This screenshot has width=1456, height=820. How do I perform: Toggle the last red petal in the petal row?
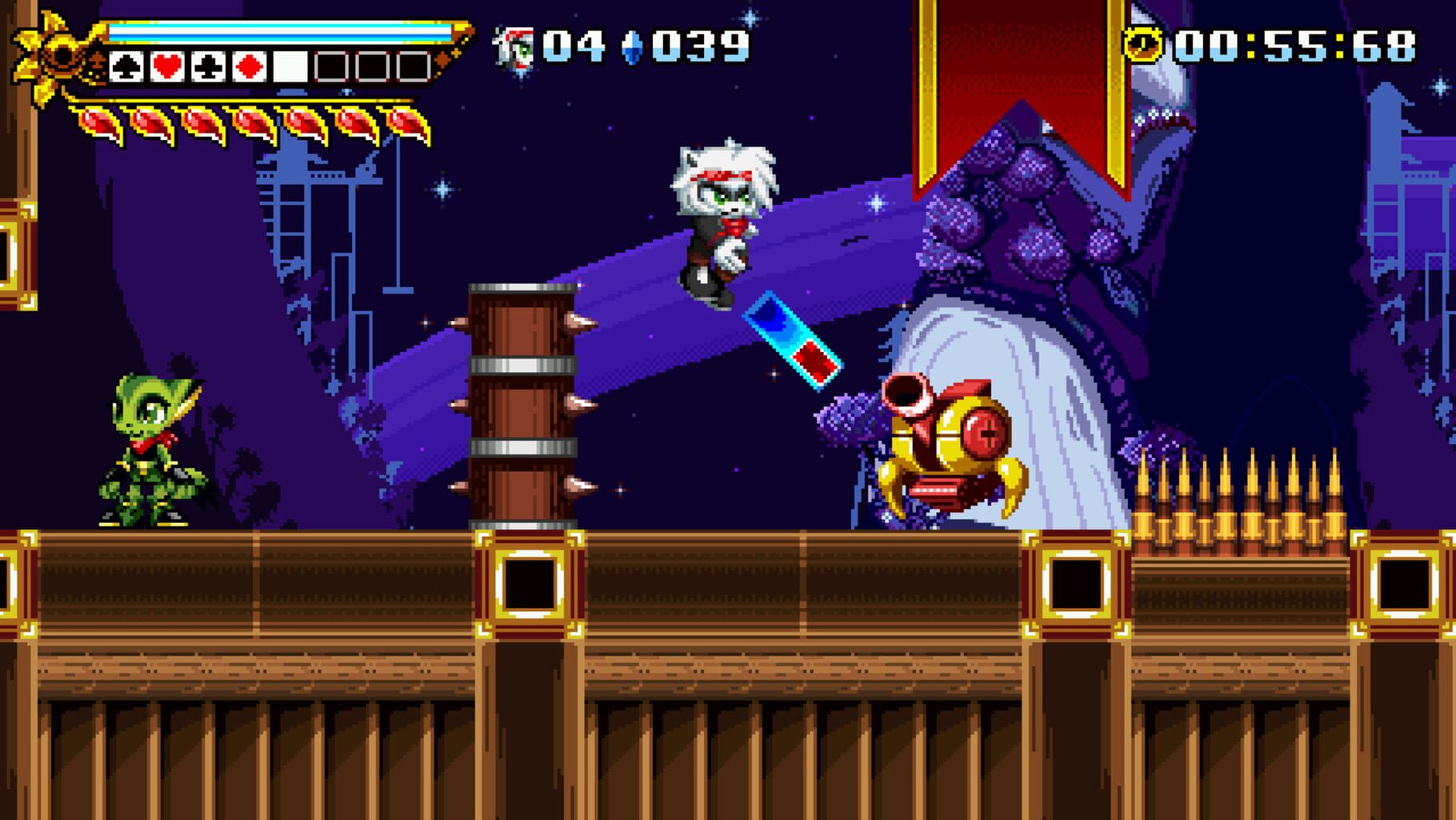tap(406, 124)
